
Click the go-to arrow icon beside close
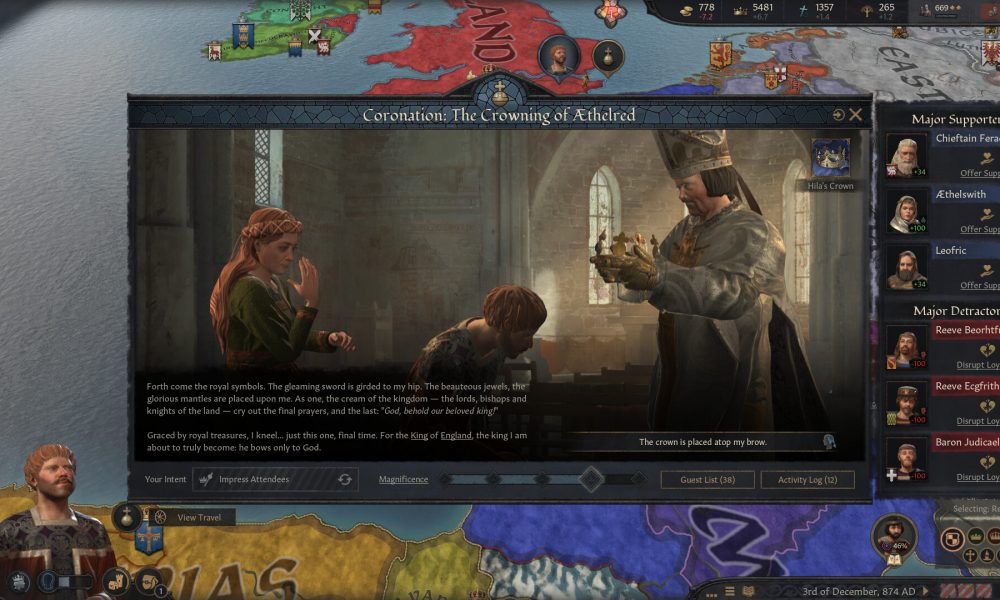(x=838, y=115)
